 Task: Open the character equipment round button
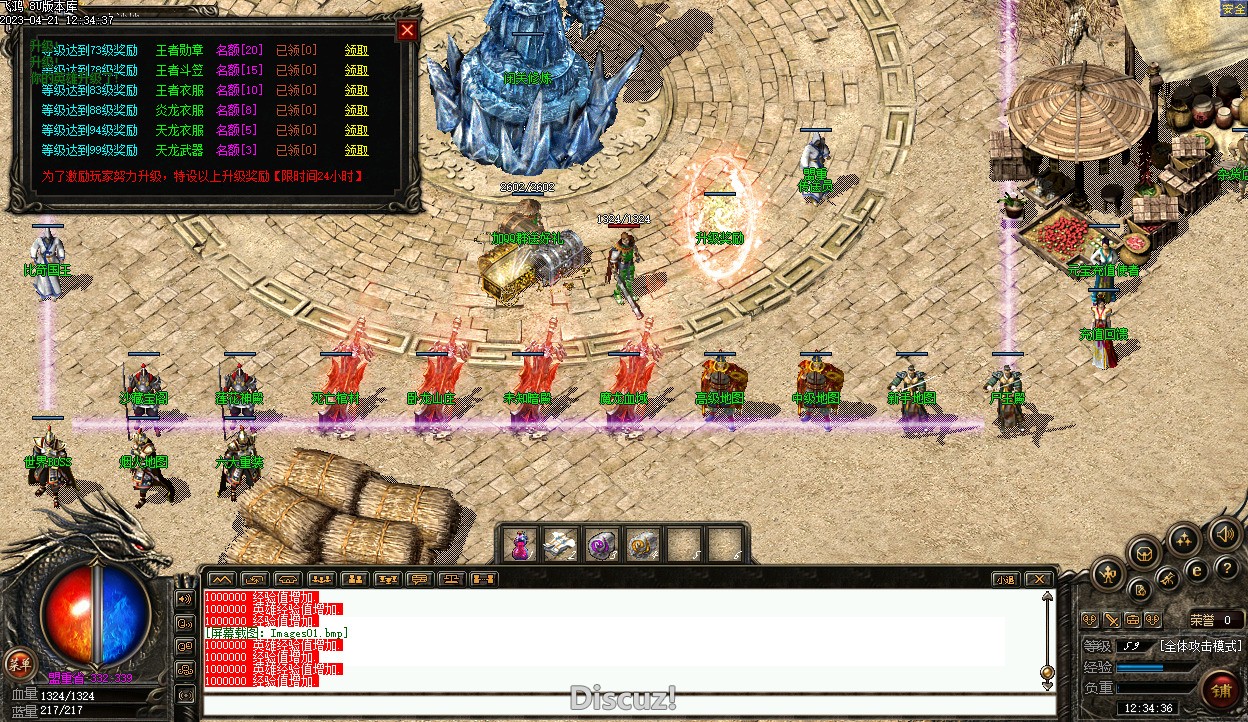1109,574
